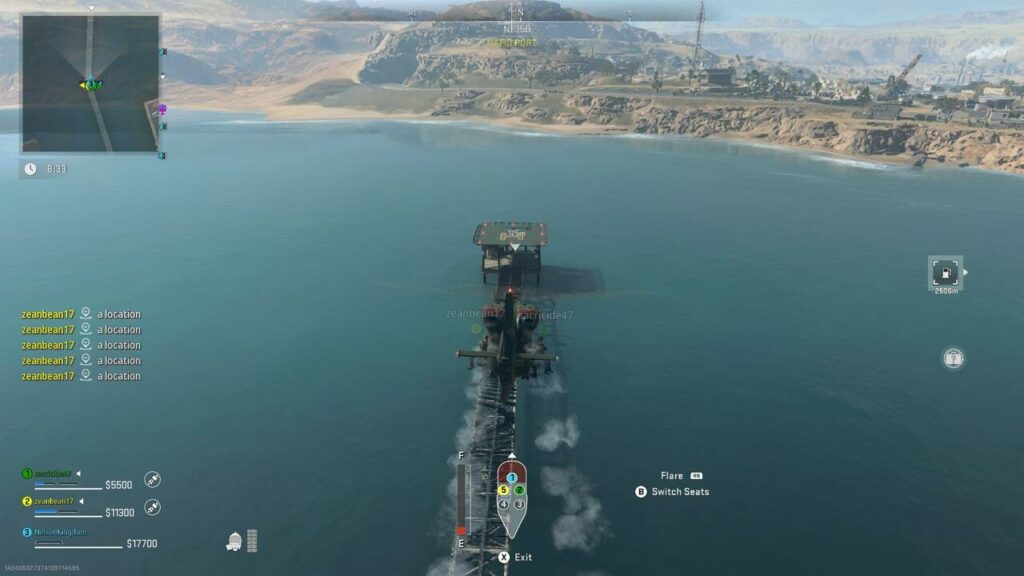Open the minimap in the corner
This screenshot has width=1024, height=576.
point(90,84)
